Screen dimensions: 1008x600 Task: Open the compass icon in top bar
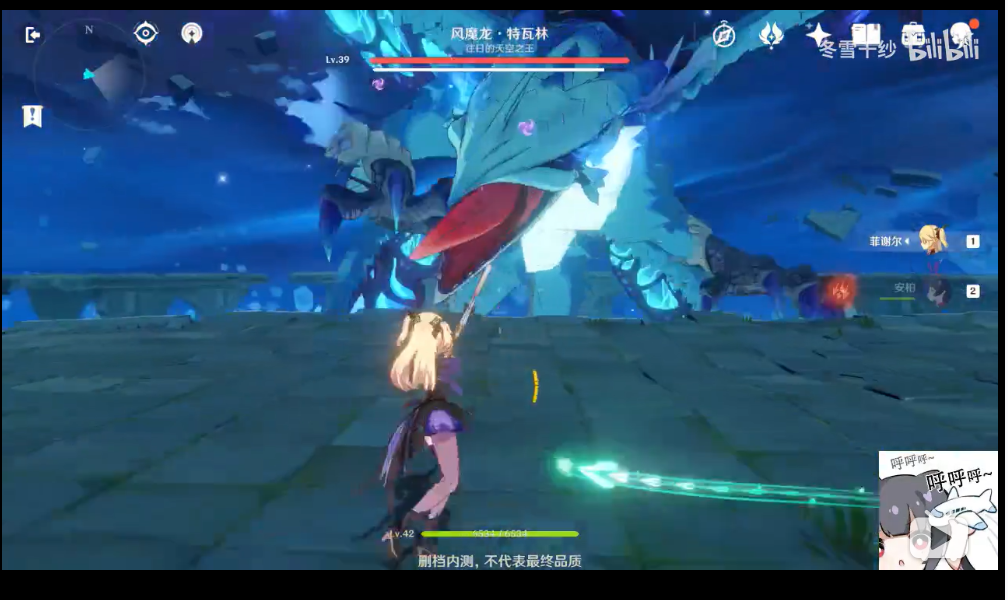tap(724, 36)
